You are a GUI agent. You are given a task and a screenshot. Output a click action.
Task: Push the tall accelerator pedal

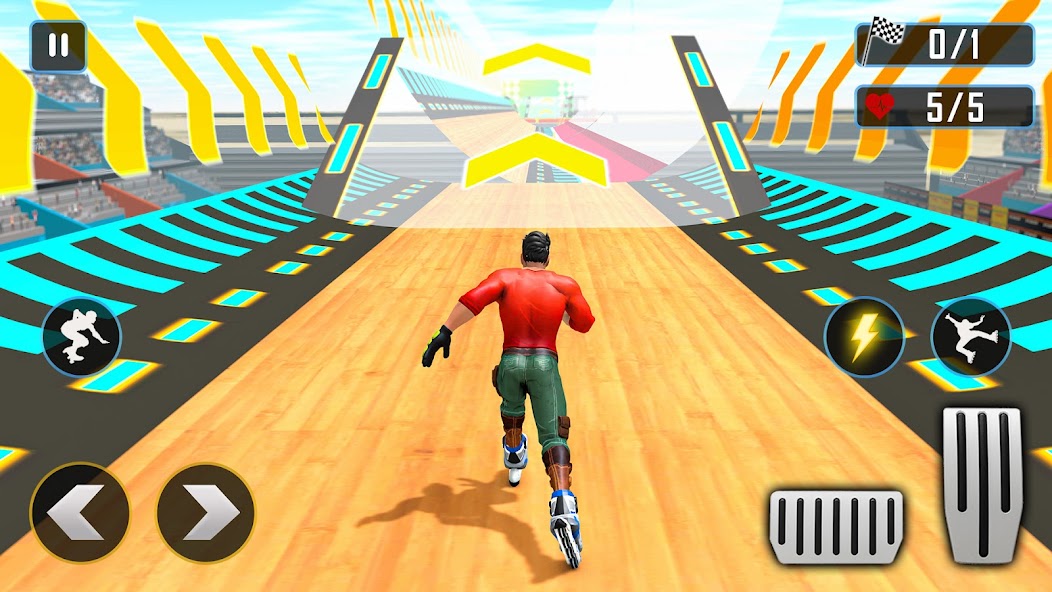(x=982, y=484)
